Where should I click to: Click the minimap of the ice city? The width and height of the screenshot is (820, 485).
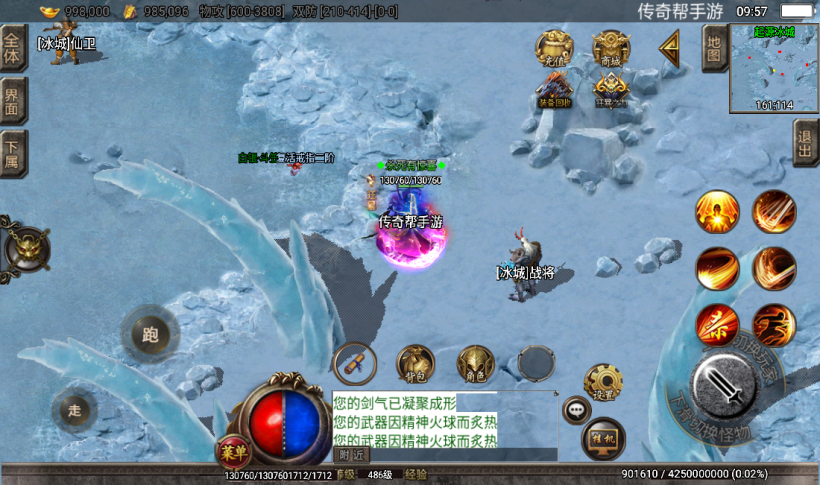click(774, 67)
